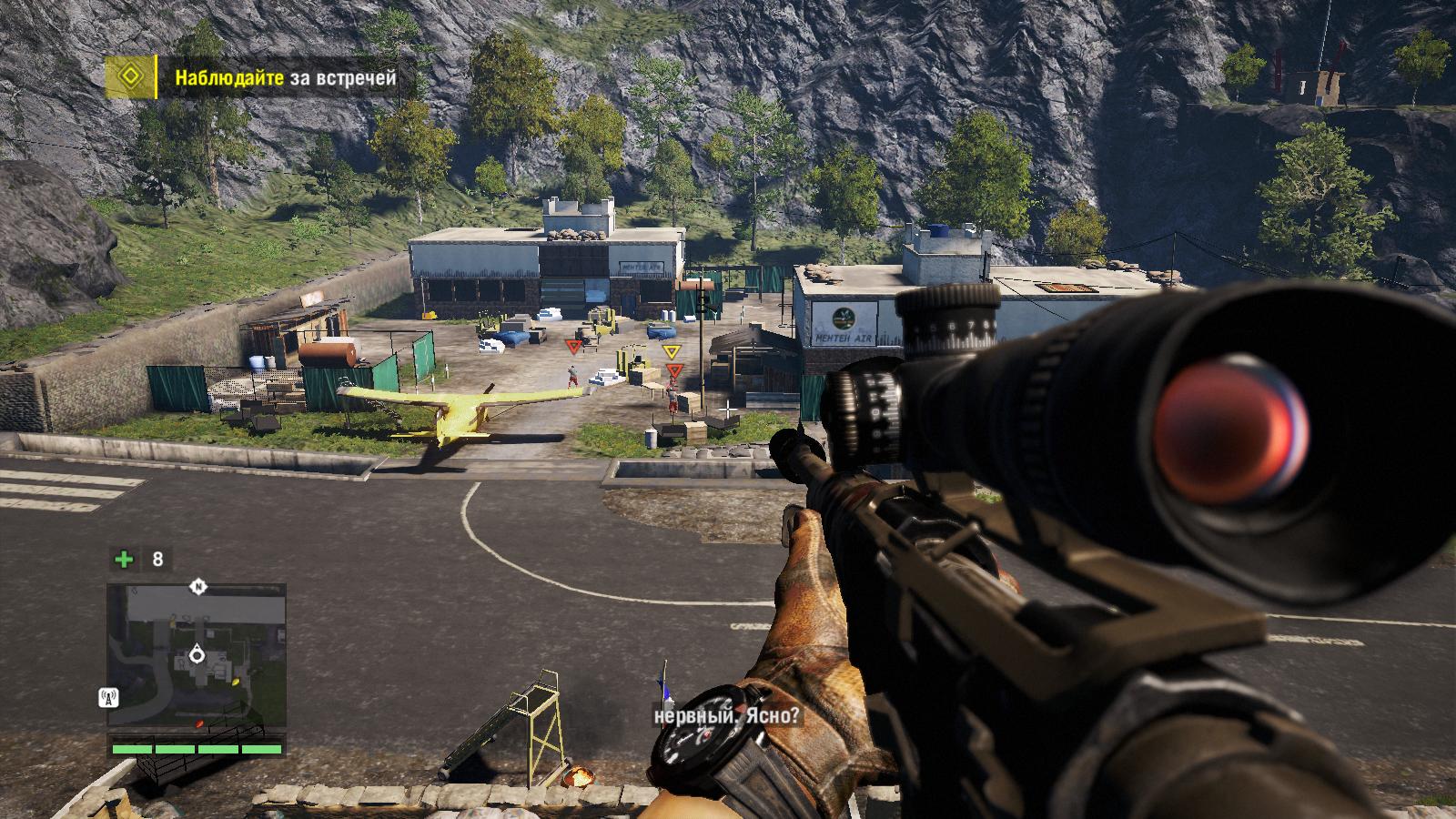Image resolution: width=1456 pixels, height=819 pixels.
Task: Use the green cross healing syringe icon
Action: point(123,559)
